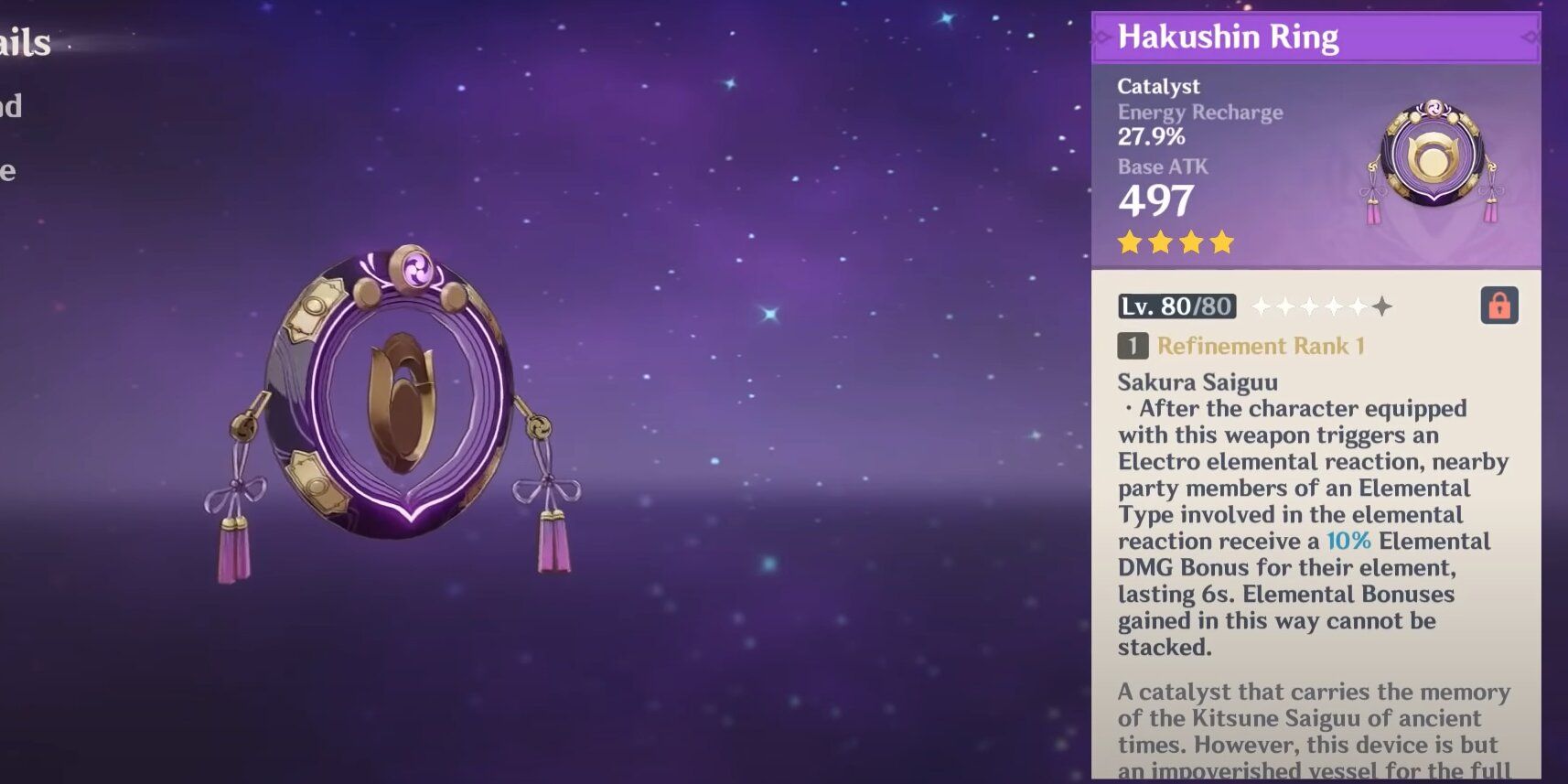The image size is (1568, 784).
Task: Click the Hakushin Ring title header
Action: 1230,37
